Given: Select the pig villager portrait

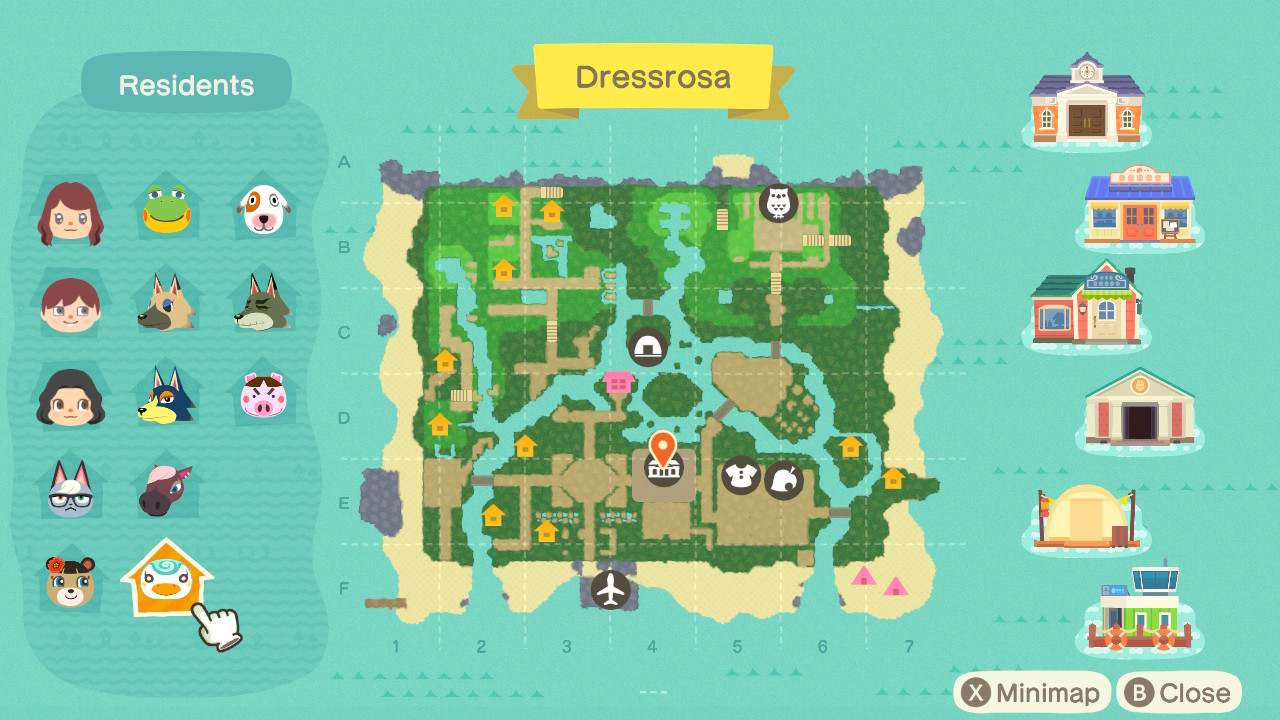Looking at the screenshot, I should [262, 395].
